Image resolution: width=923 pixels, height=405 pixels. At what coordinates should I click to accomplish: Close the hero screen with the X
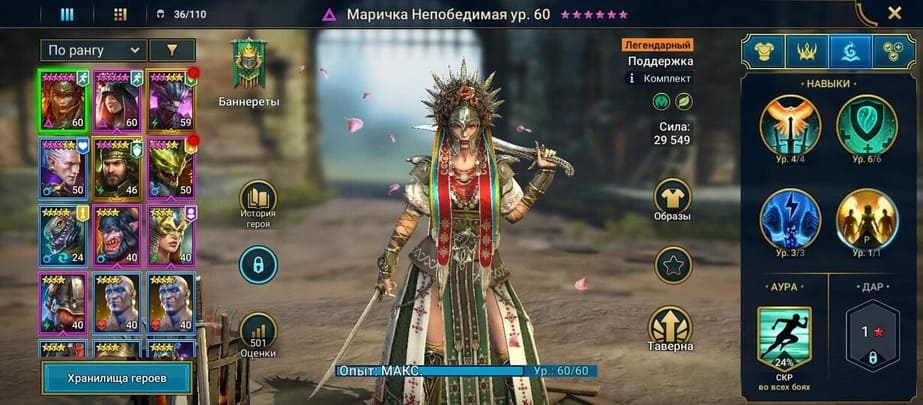point(894,14)
